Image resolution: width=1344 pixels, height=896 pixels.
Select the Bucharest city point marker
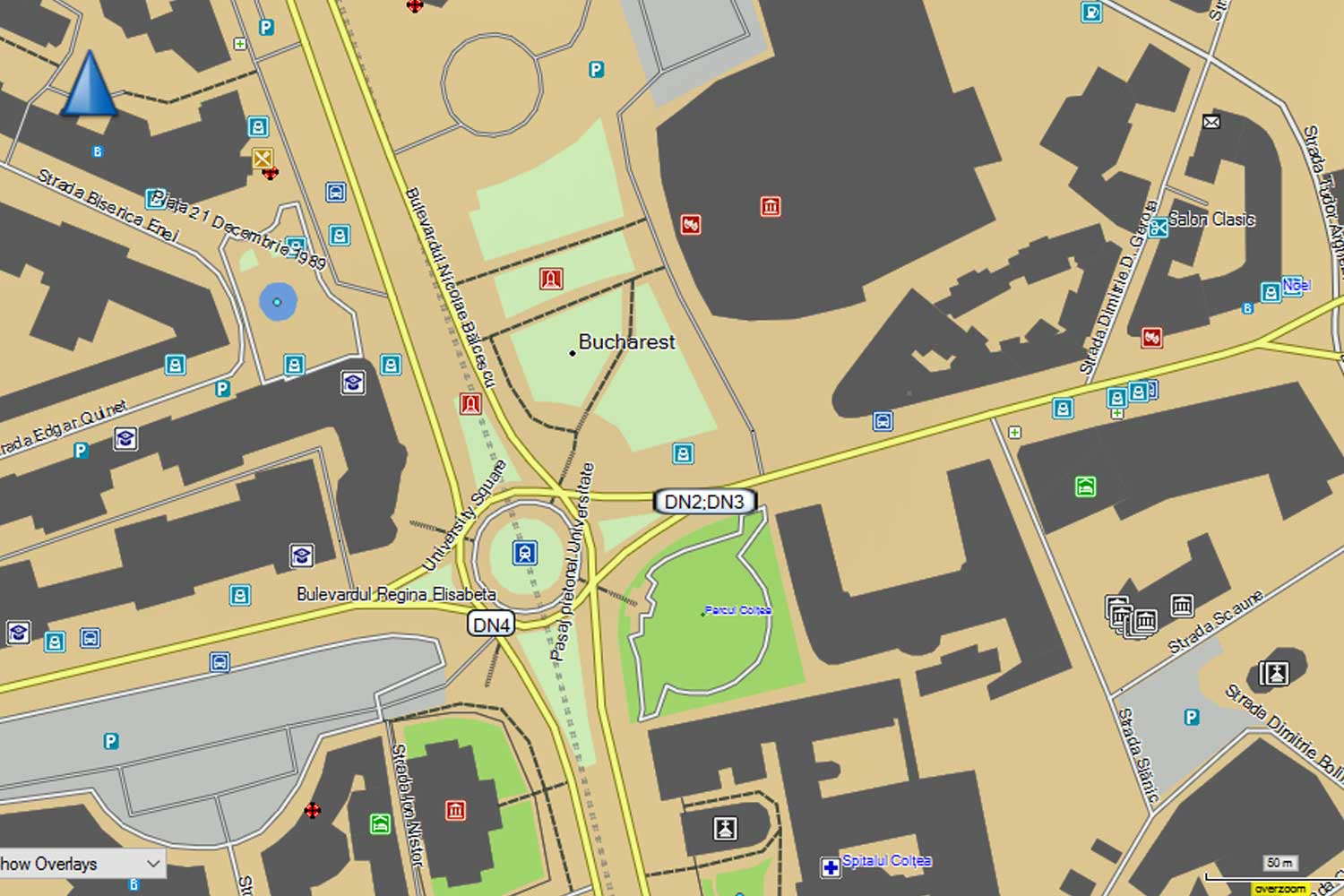(573, 353)
